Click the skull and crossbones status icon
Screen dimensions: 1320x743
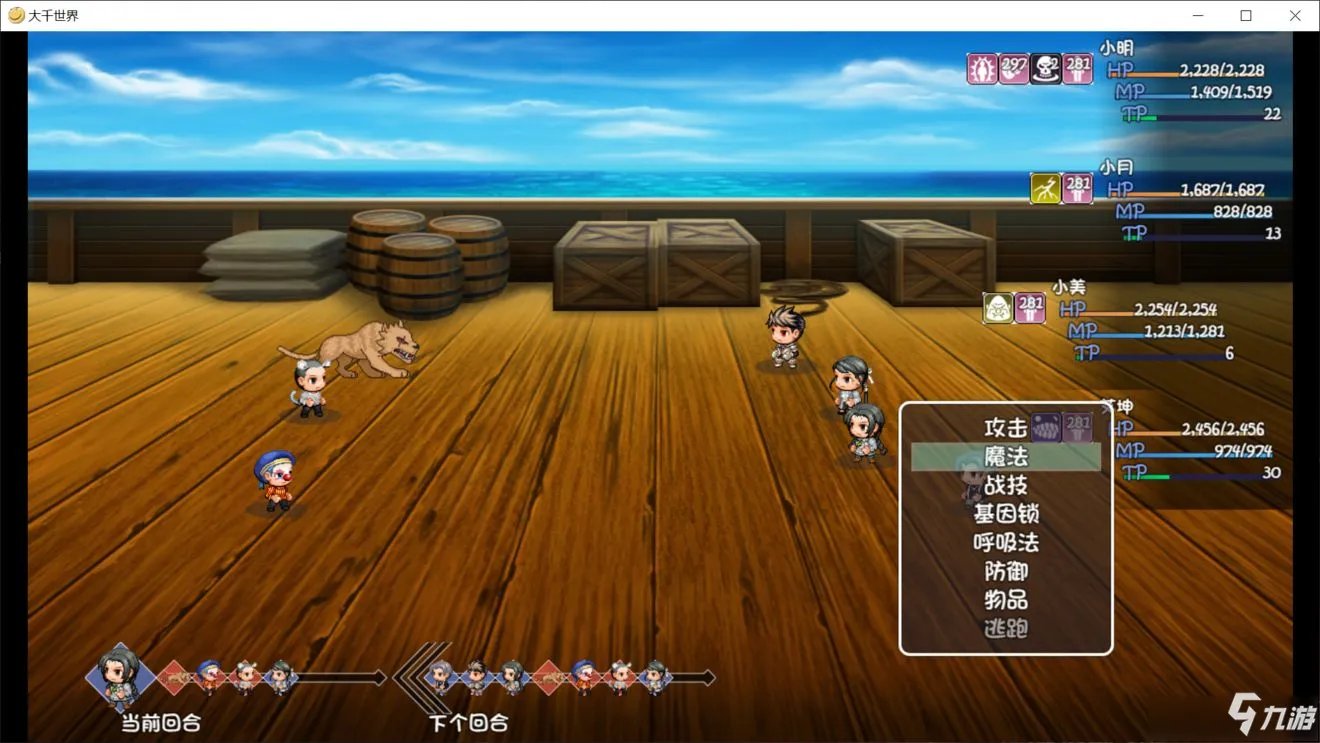(1046, 69)
